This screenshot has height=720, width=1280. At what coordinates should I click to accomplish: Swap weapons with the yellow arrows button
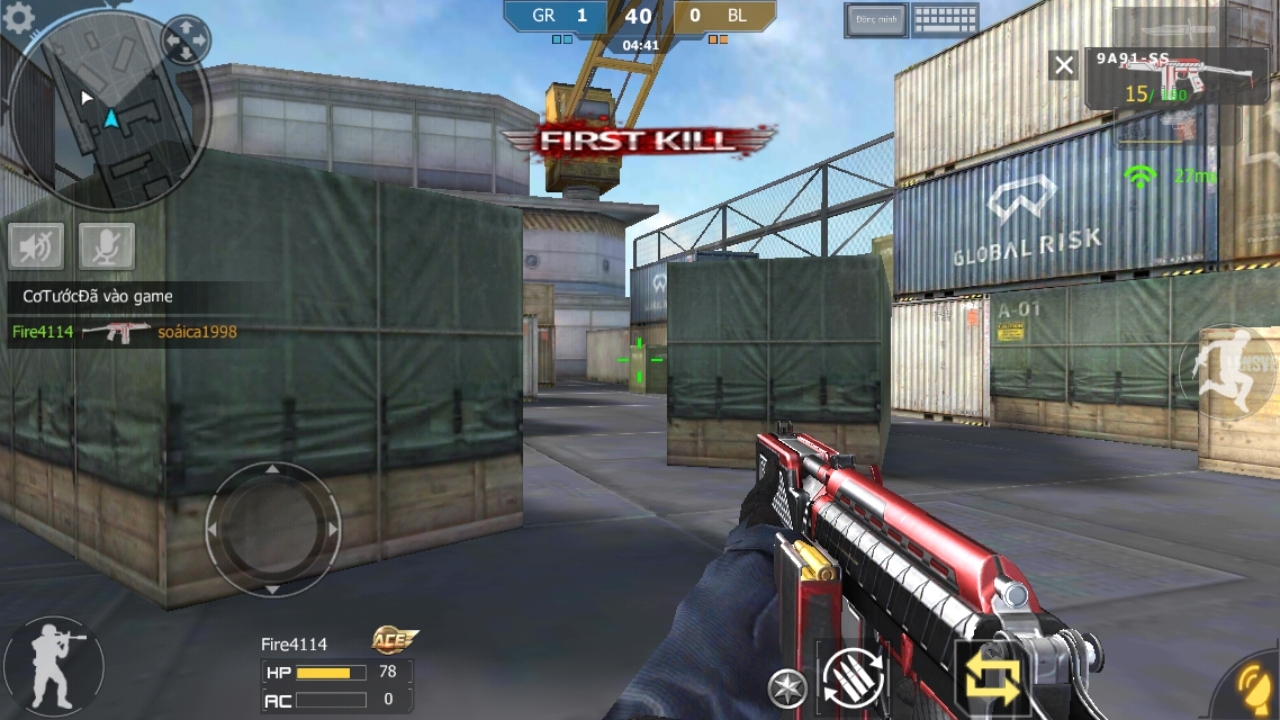pyautogui.click(x=991, y=678)
